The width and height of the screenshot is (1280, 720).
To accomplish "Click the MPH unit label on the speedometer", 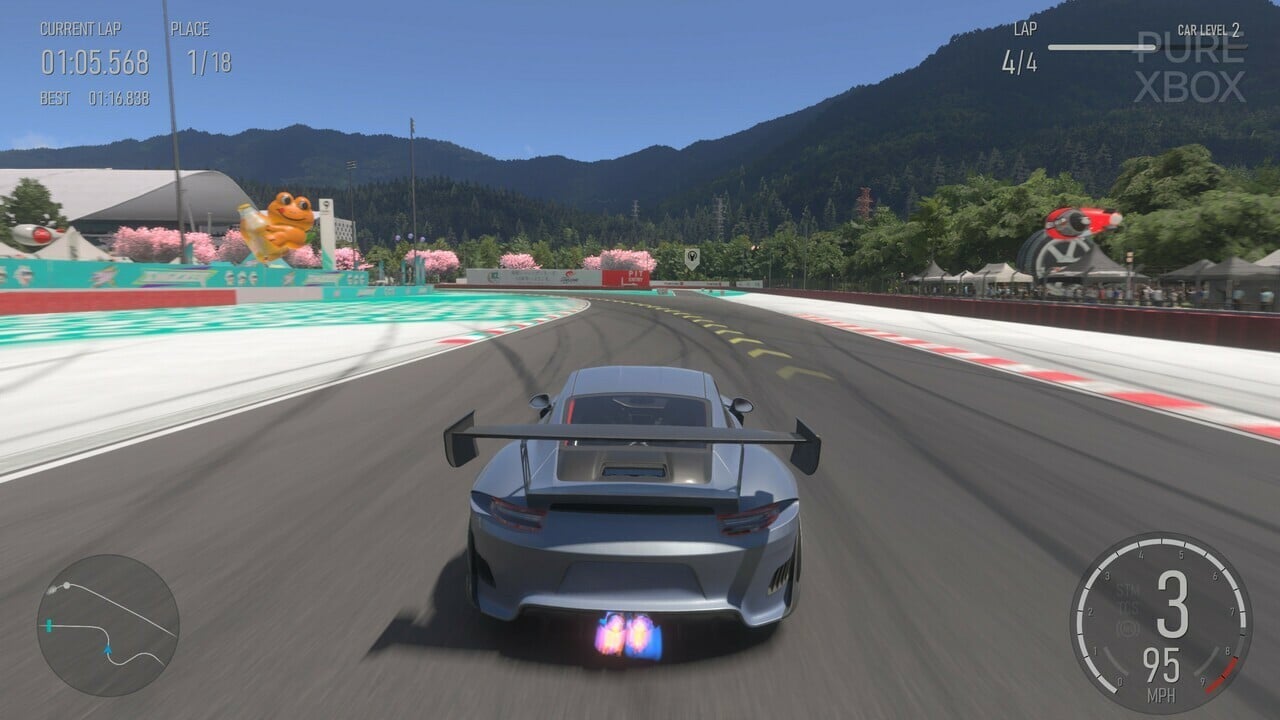I will pos(1161,696).
